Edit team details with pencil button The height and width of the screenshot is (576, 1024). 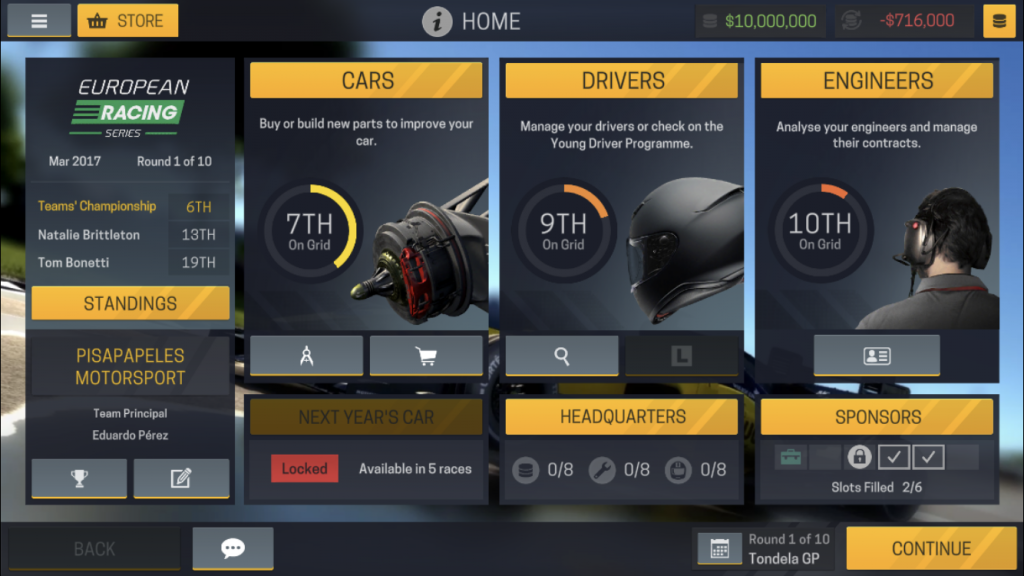tap(181, 478)
